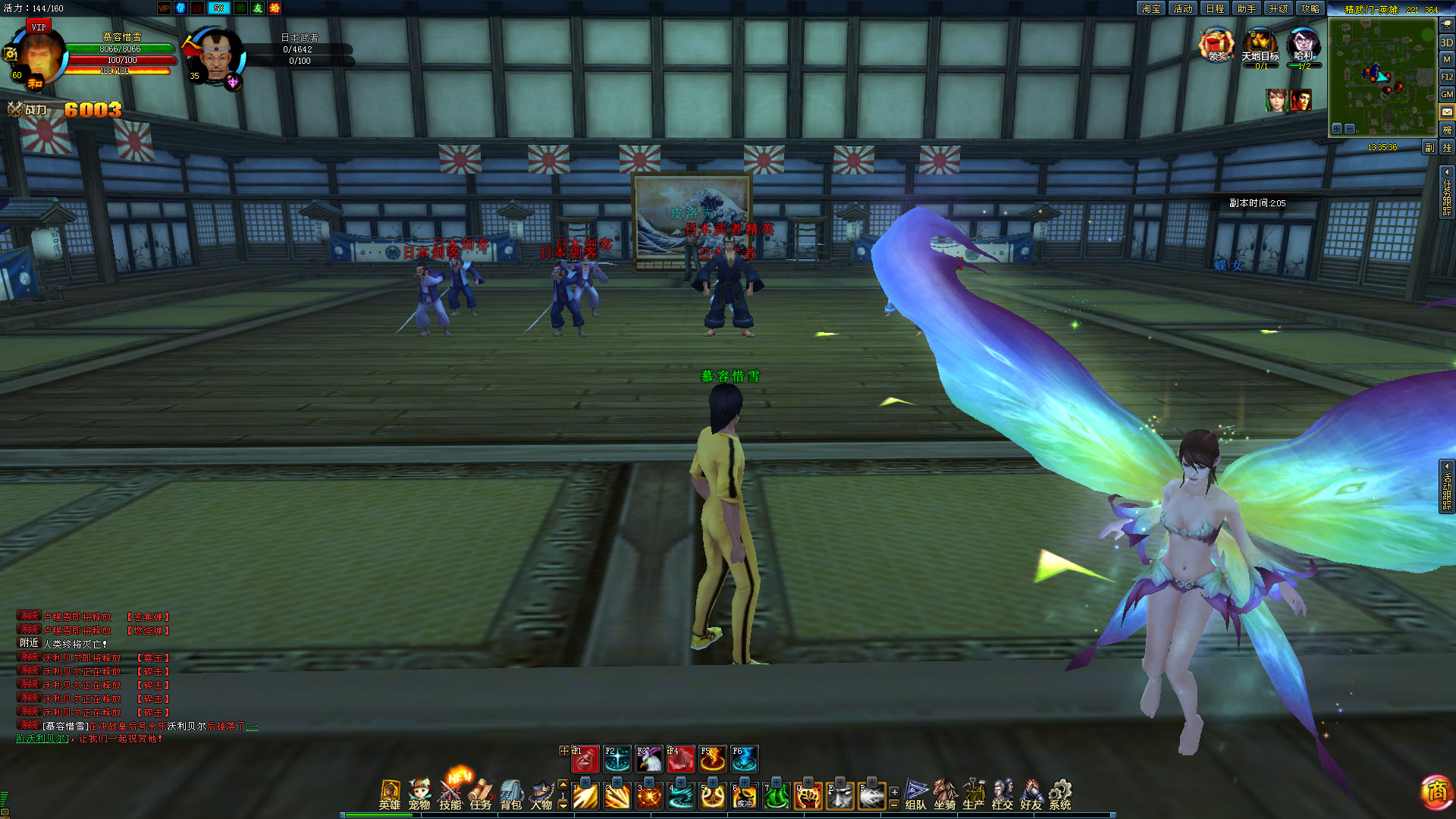
Task: Open the 系统 system settings gear
Action: [1060, 794]
